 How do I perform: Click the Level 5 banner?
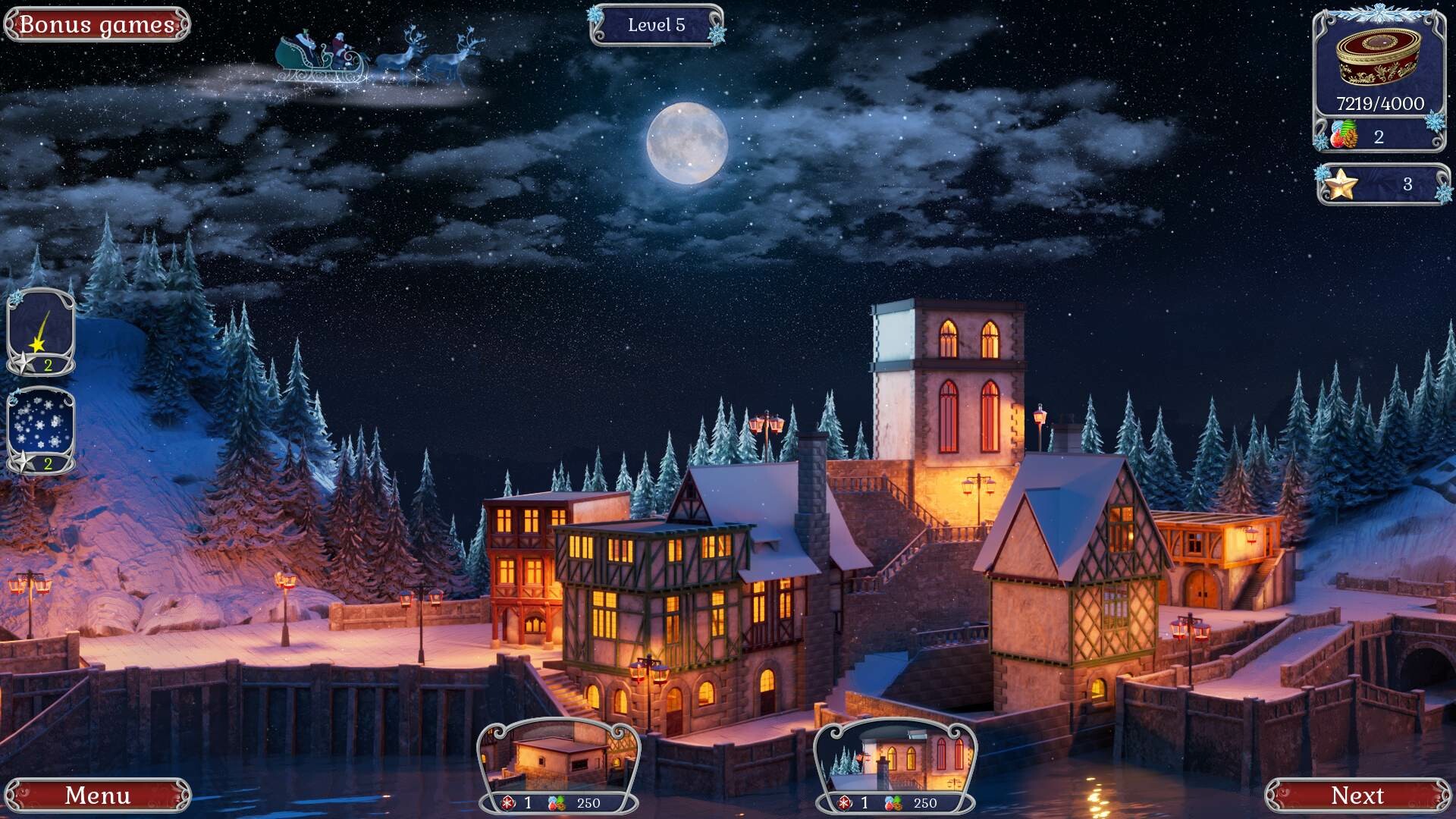[x=655, y=23]
